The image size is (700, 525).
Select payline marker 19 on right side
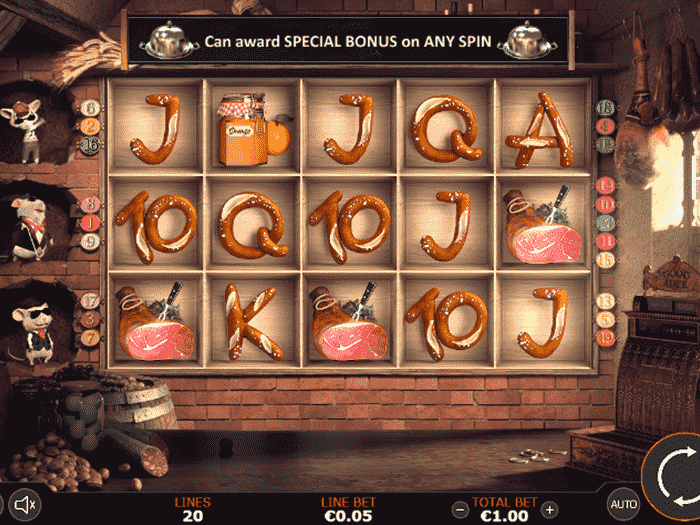(x=604, y=338)
